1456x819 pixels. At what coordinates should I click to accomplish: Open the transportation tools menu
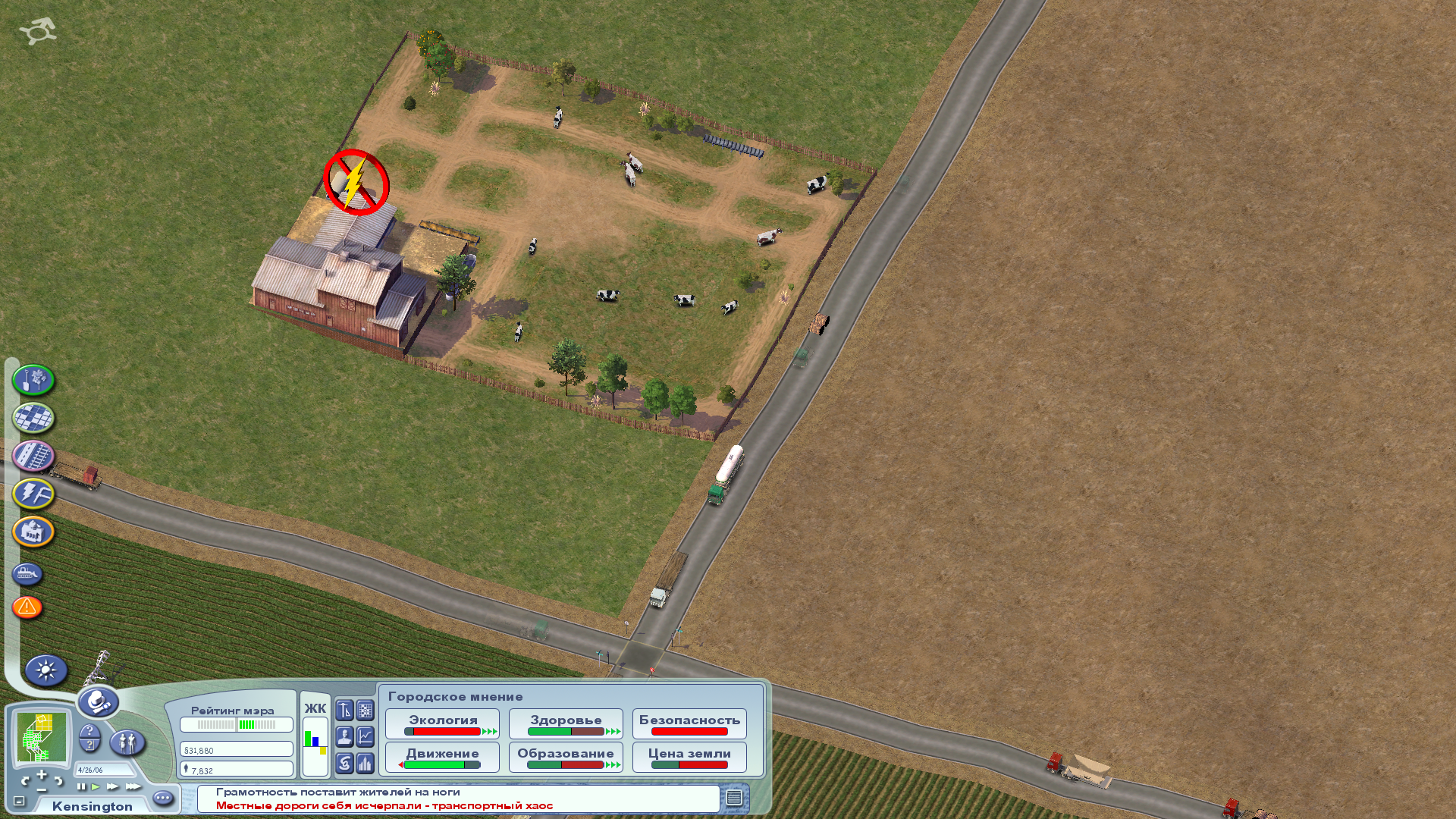click(33, 456)
